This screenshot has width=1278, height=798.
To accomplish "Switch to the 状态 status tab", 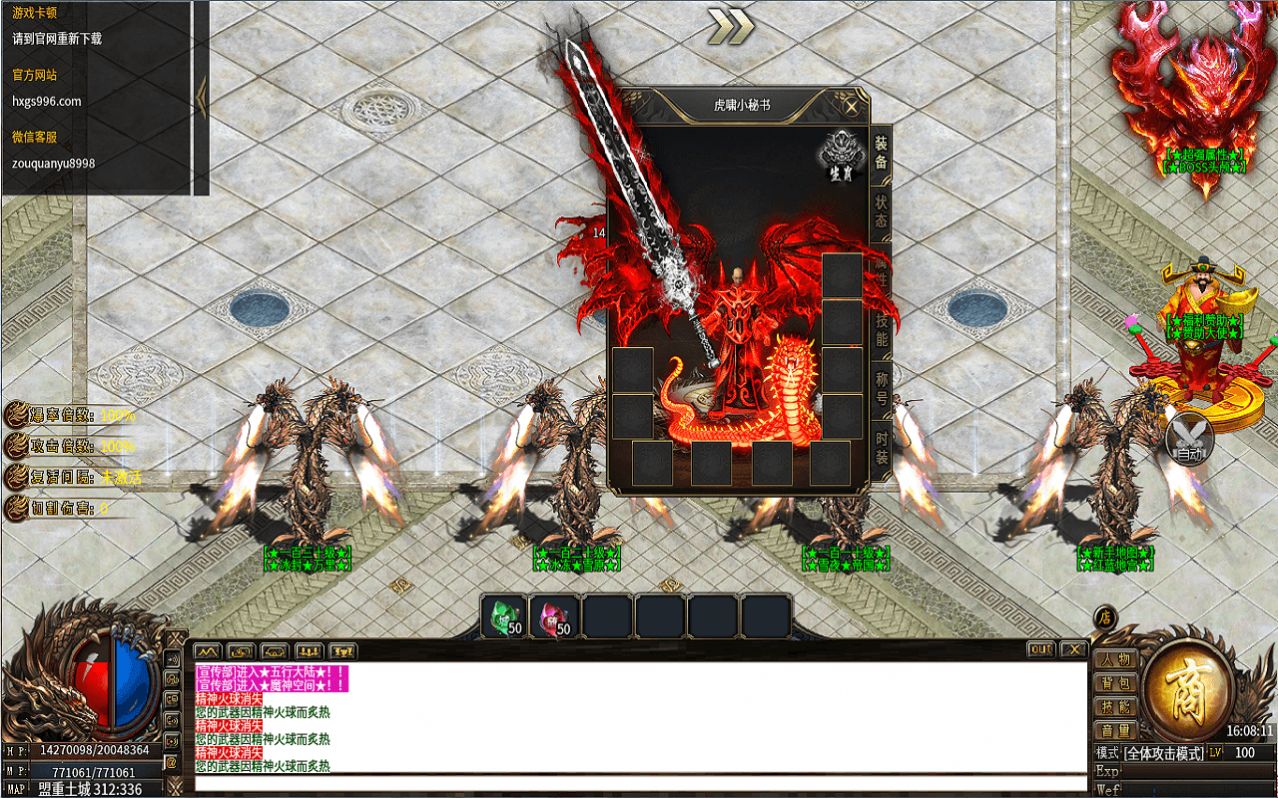I will coord(881,212).
